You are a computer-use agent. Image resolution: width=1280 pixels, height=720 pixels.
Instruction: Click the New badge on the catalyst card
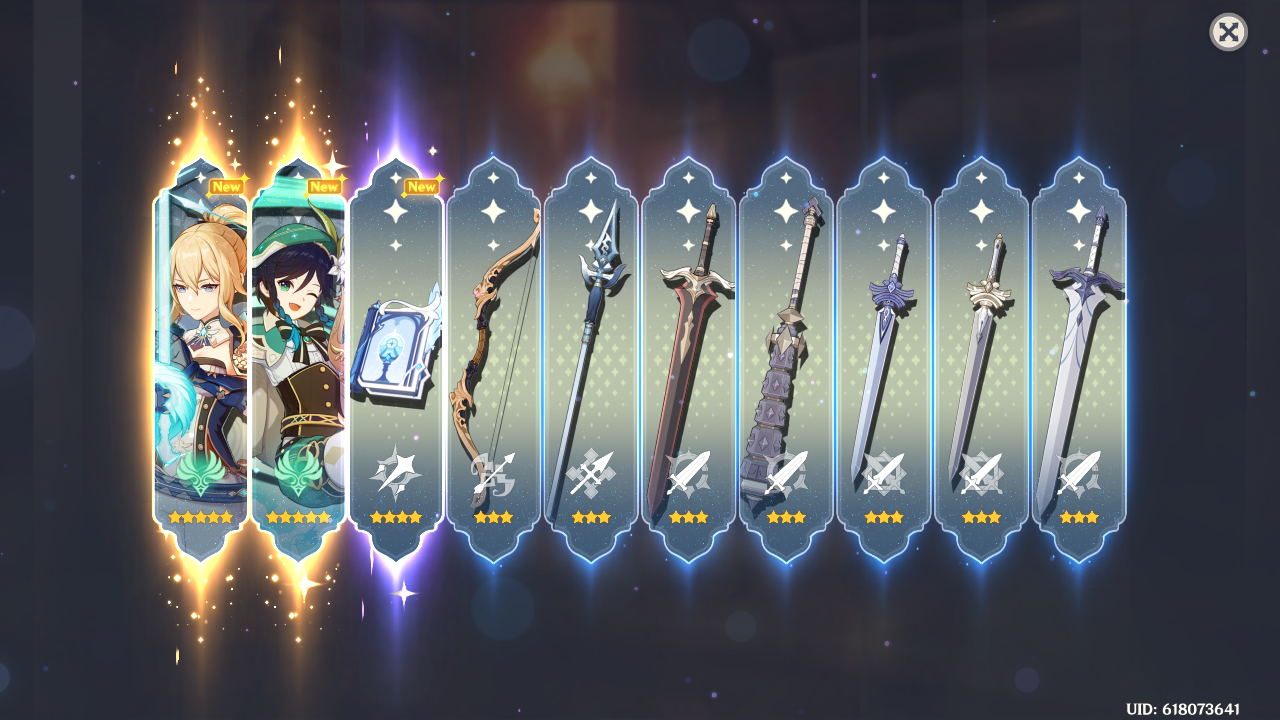(x=421, y=186)
